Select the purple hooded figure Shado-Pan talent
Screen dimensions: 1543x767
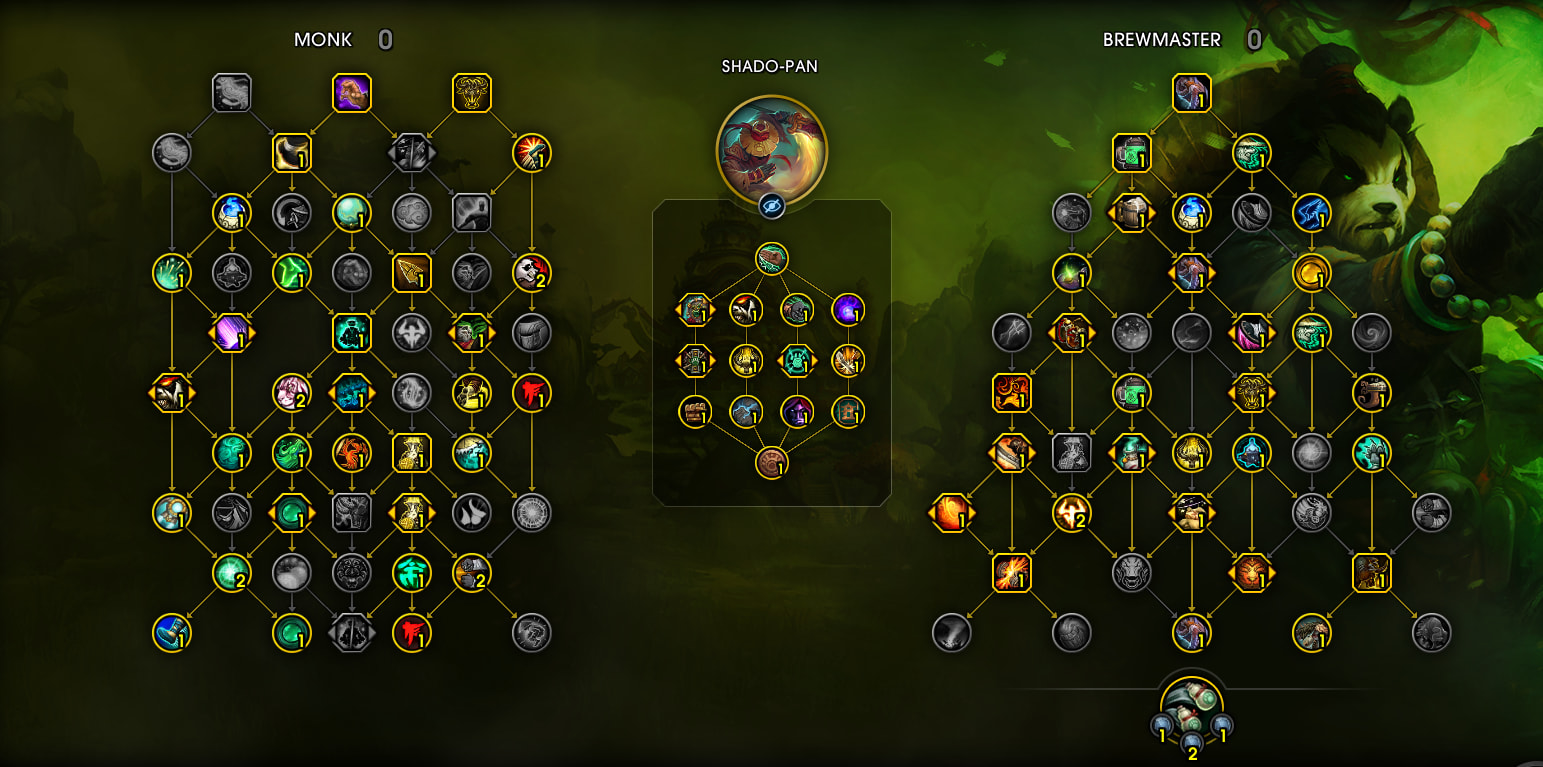(x=796, y=411)
